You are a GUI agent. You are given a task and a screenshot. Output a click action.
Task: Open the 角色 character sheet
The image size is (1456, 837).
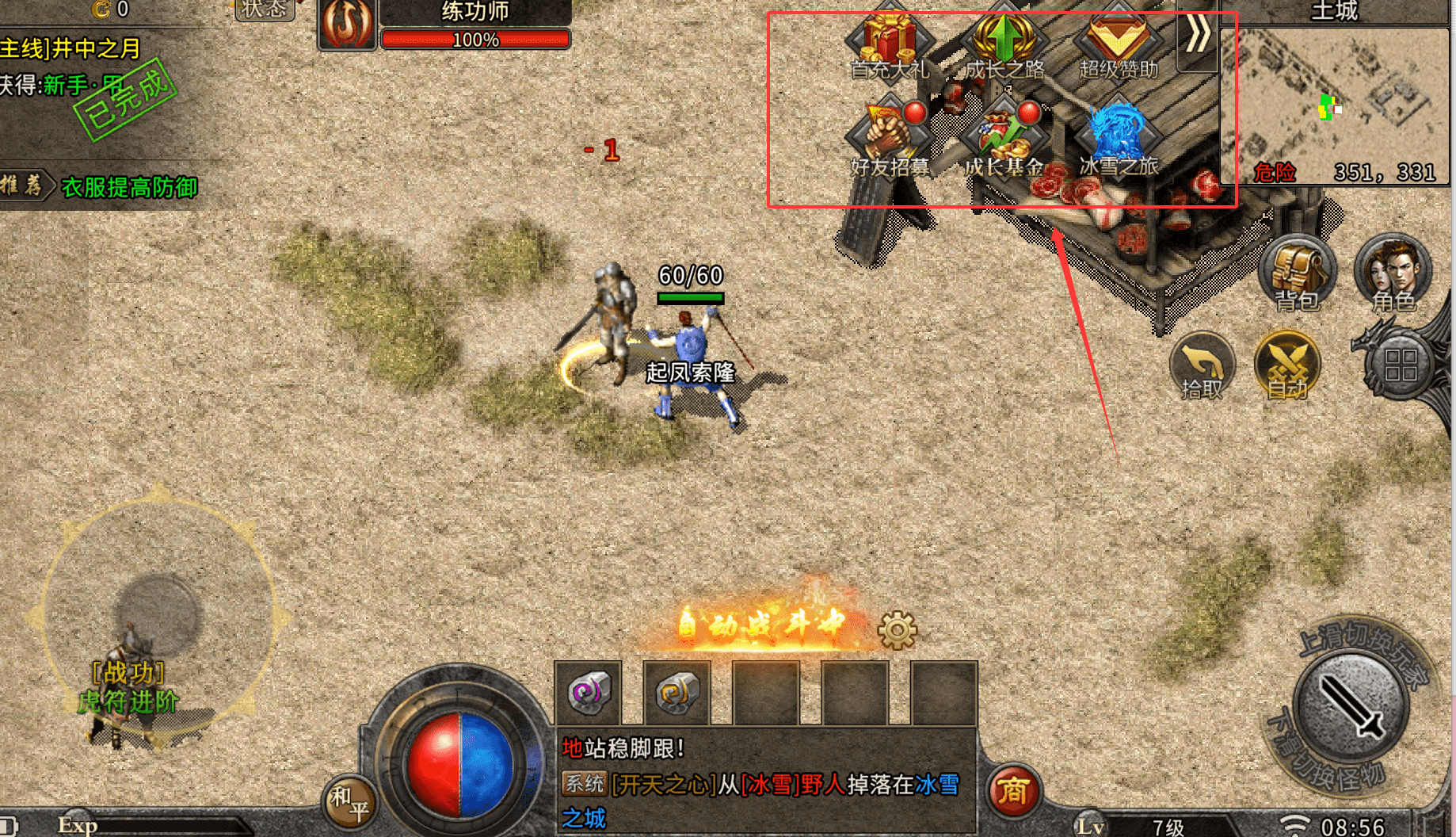pyautogui.click(x=1393, y=274)
